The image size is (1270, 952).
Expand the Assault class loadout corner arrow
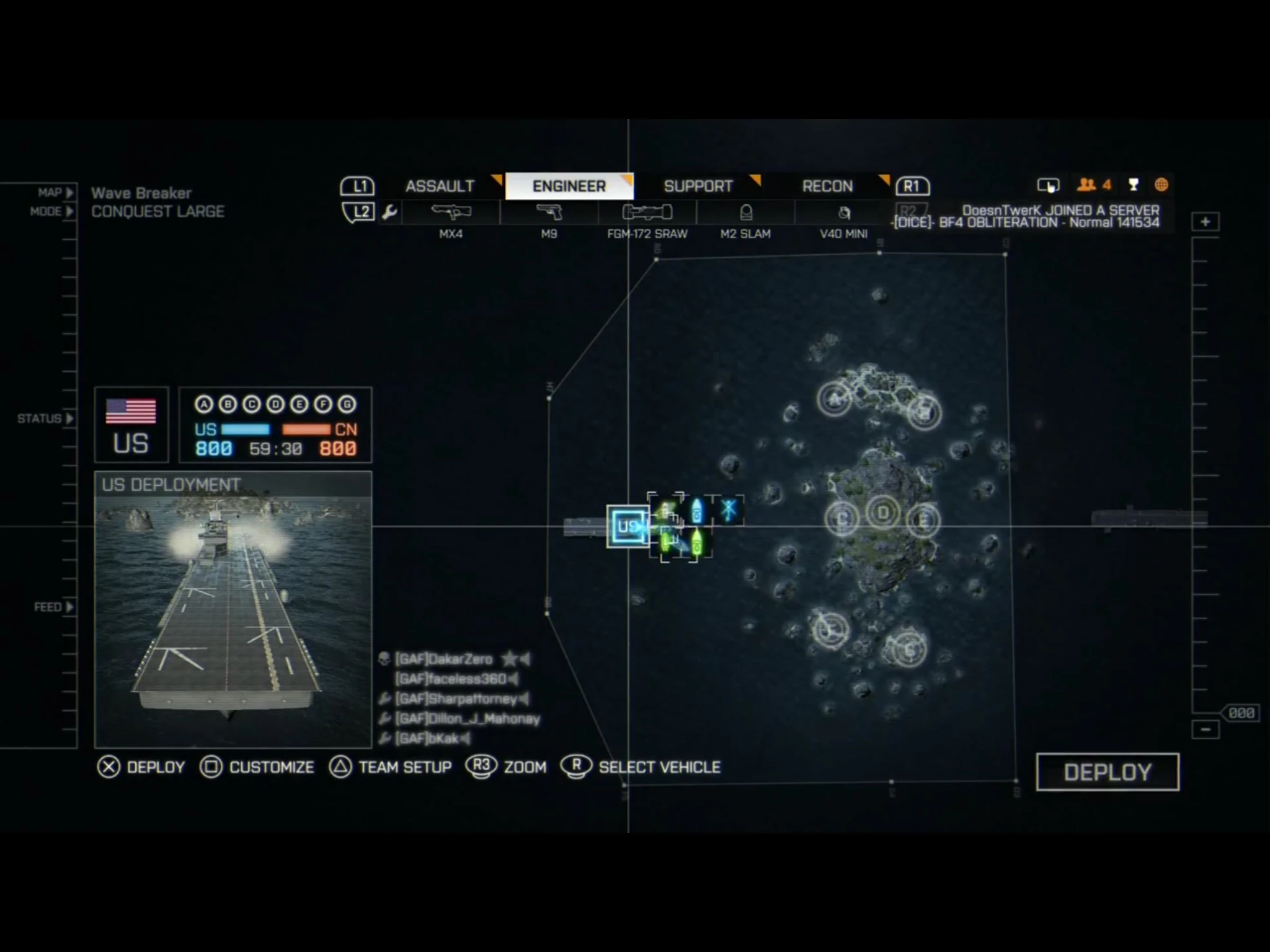[x=496, y=180]
